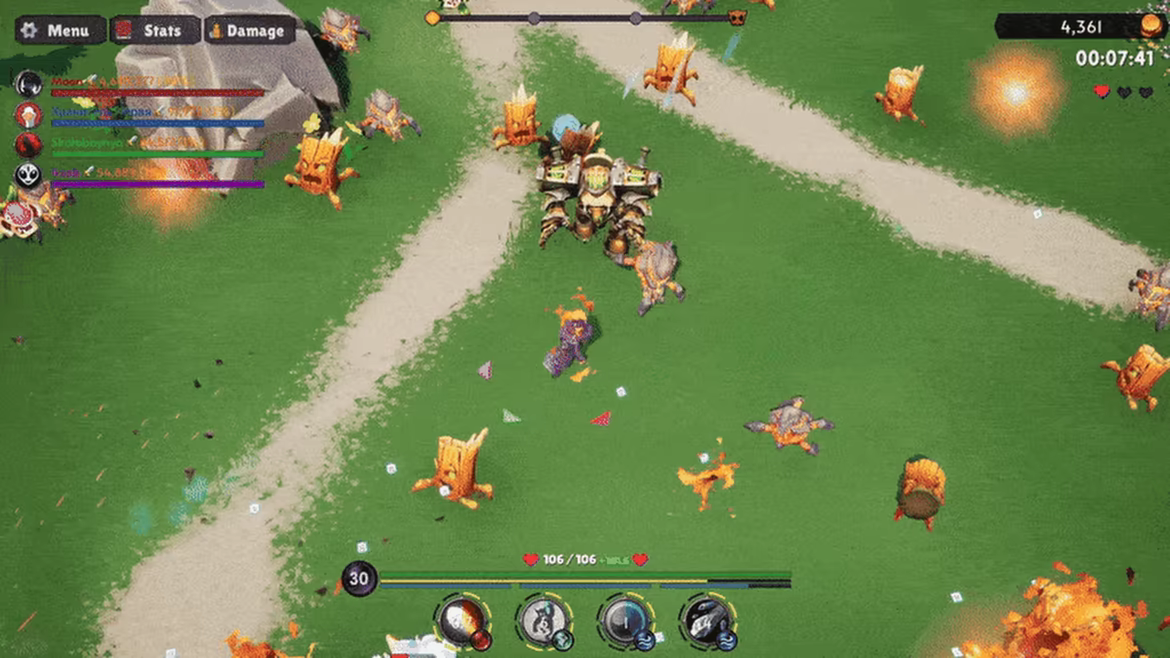Show the Damage breakdown
This screenshot has width=1170, height=658.
click(x=249, y=30)
